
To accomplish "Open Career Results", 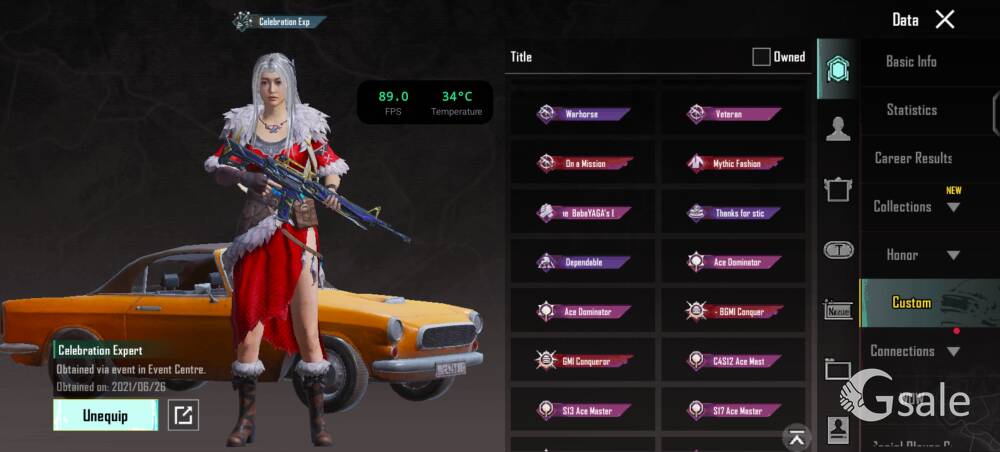I will click(913, 158).
